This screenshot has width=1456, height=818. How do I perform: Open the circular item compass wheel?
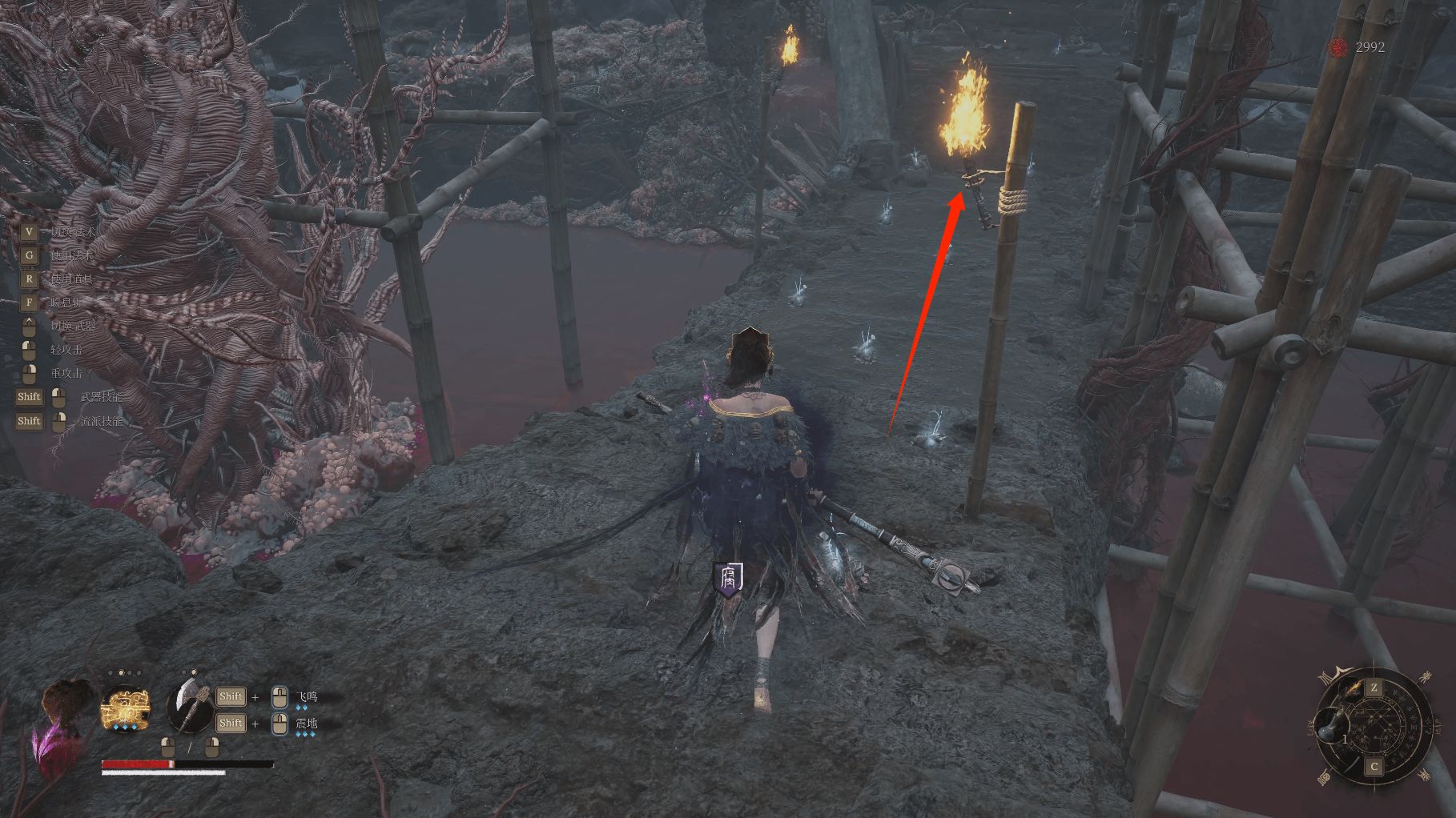pyautogui.click(x=1374, y=727)
